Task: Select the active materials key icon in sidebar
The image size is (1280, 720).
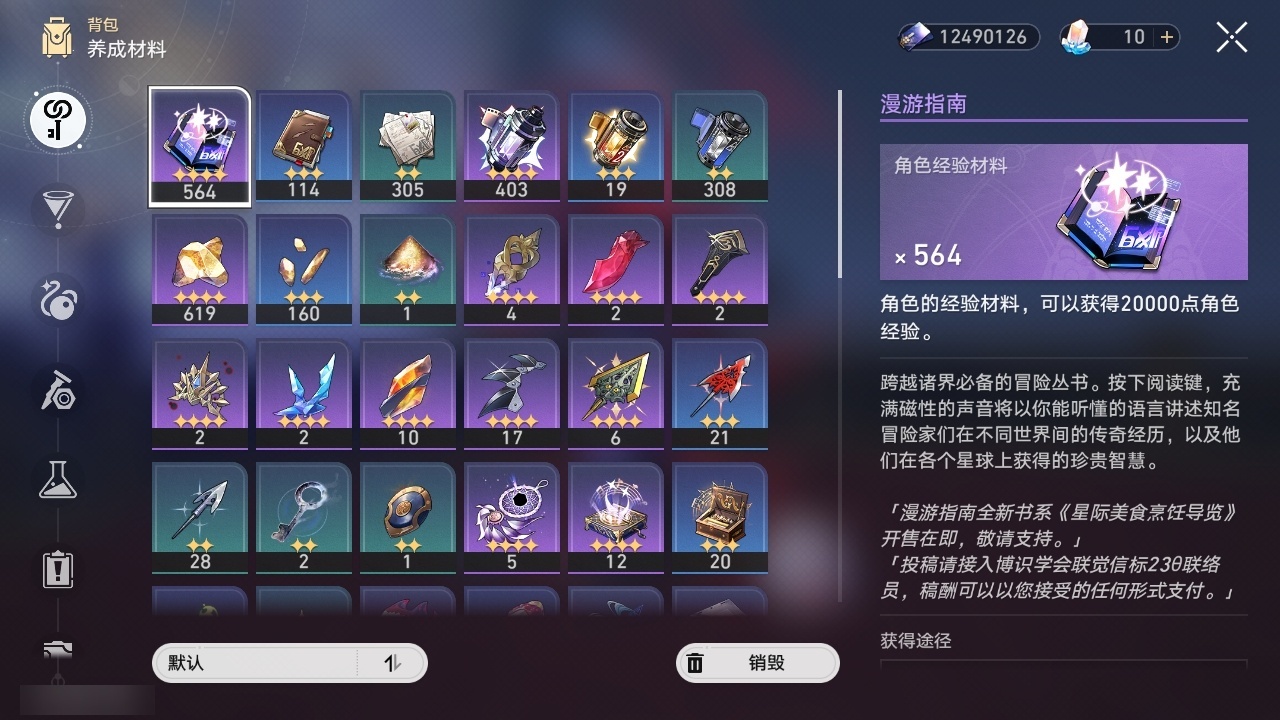Action: 57,119
